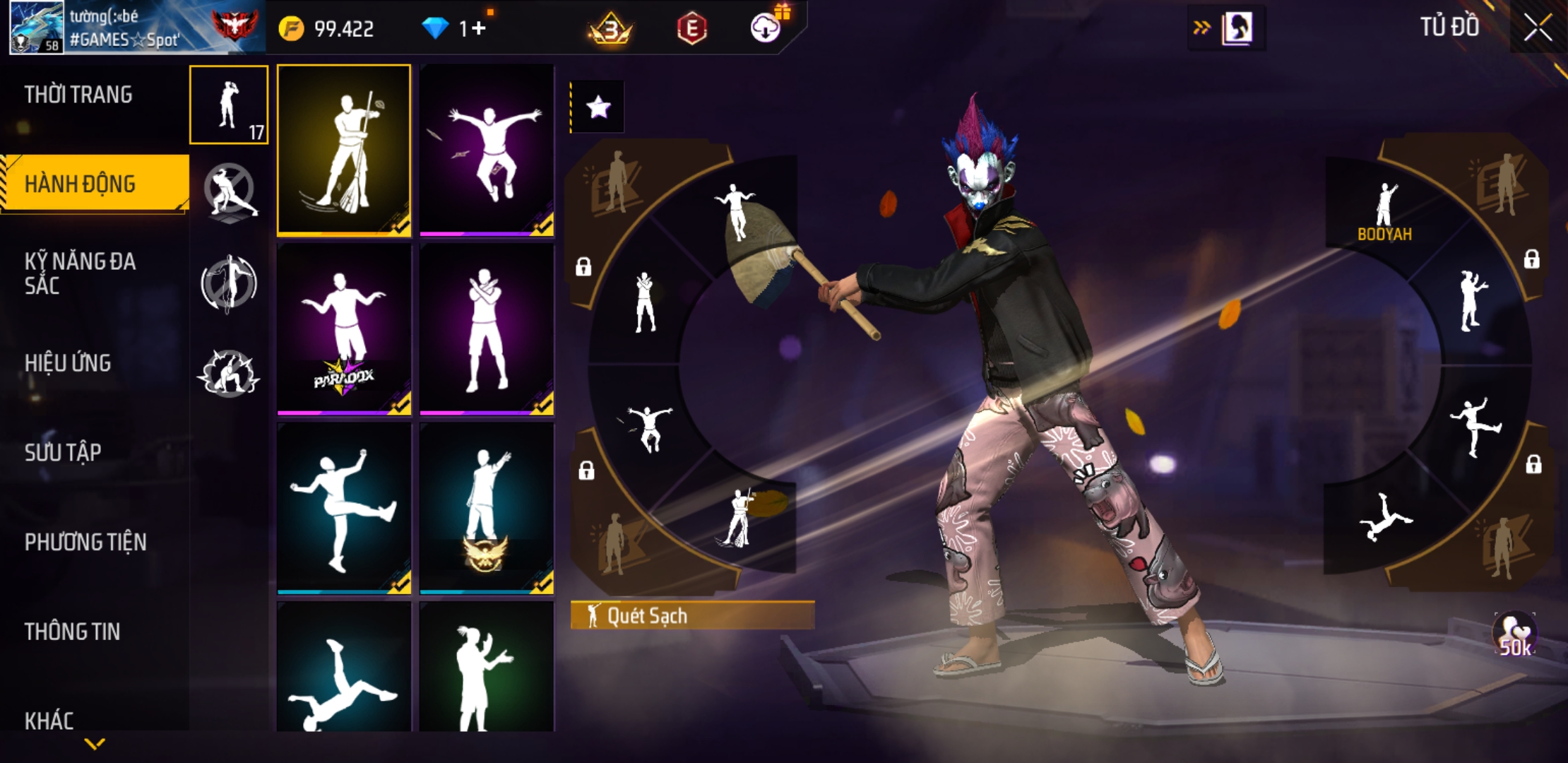
Task: Show the PHƯƠNG TIỆN category
Action: click(85, 542)
